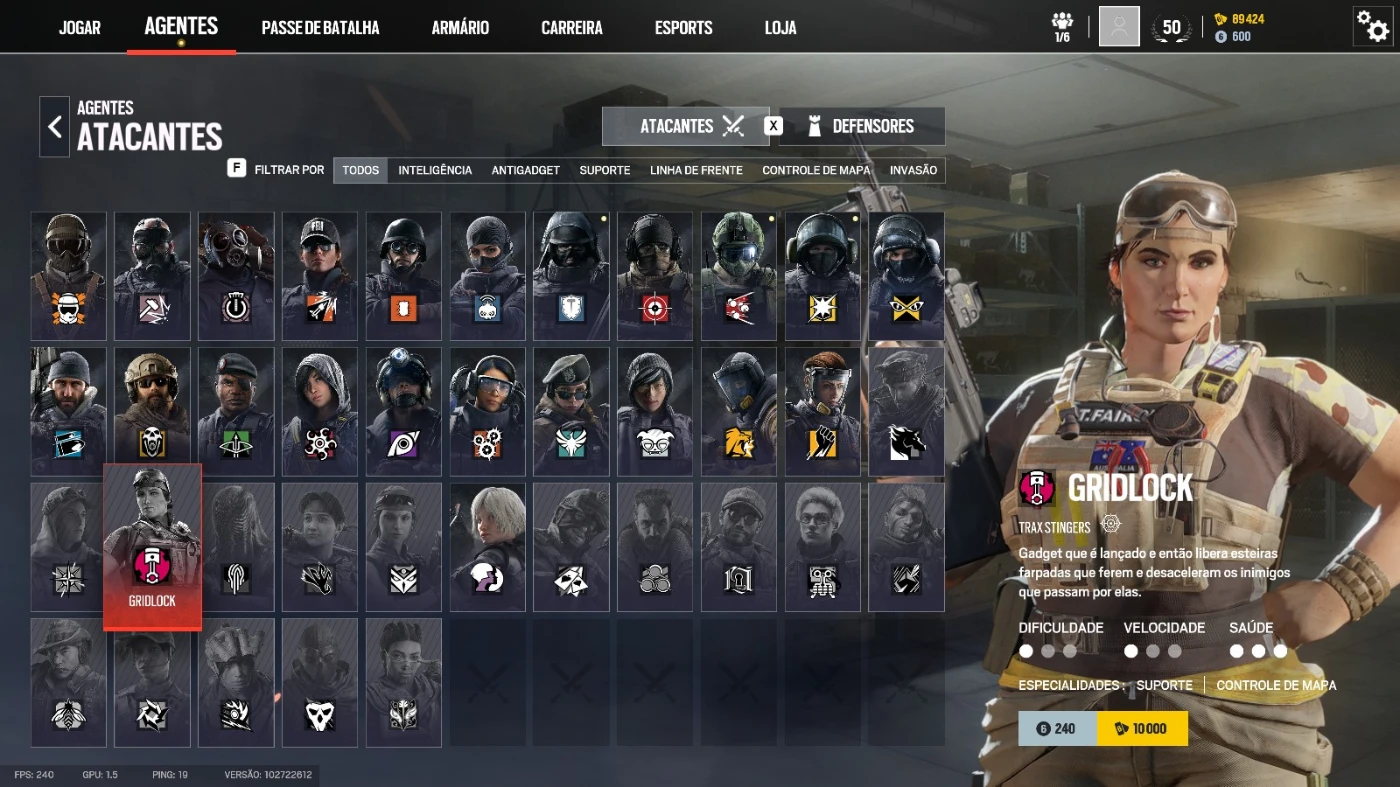Go to Passe de Batalha
Viewport: 1400px width, 787px height.
(x=320, y=27)
